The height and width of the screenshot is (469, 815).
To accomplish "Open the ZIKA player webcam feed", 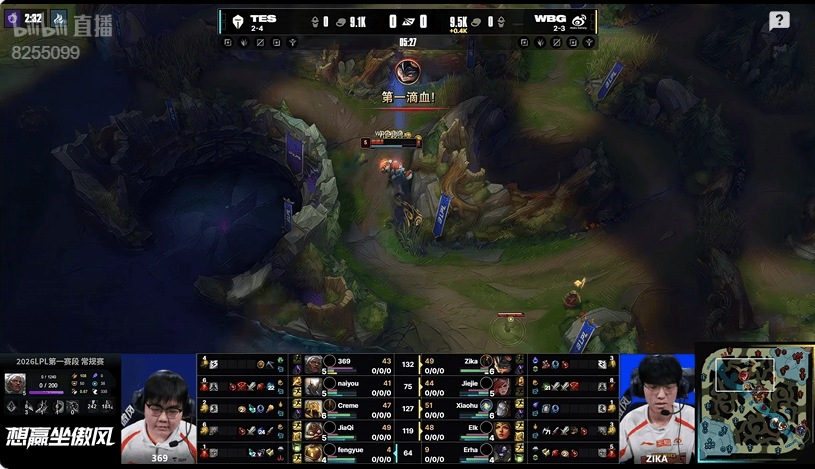I will click(656, 410).
